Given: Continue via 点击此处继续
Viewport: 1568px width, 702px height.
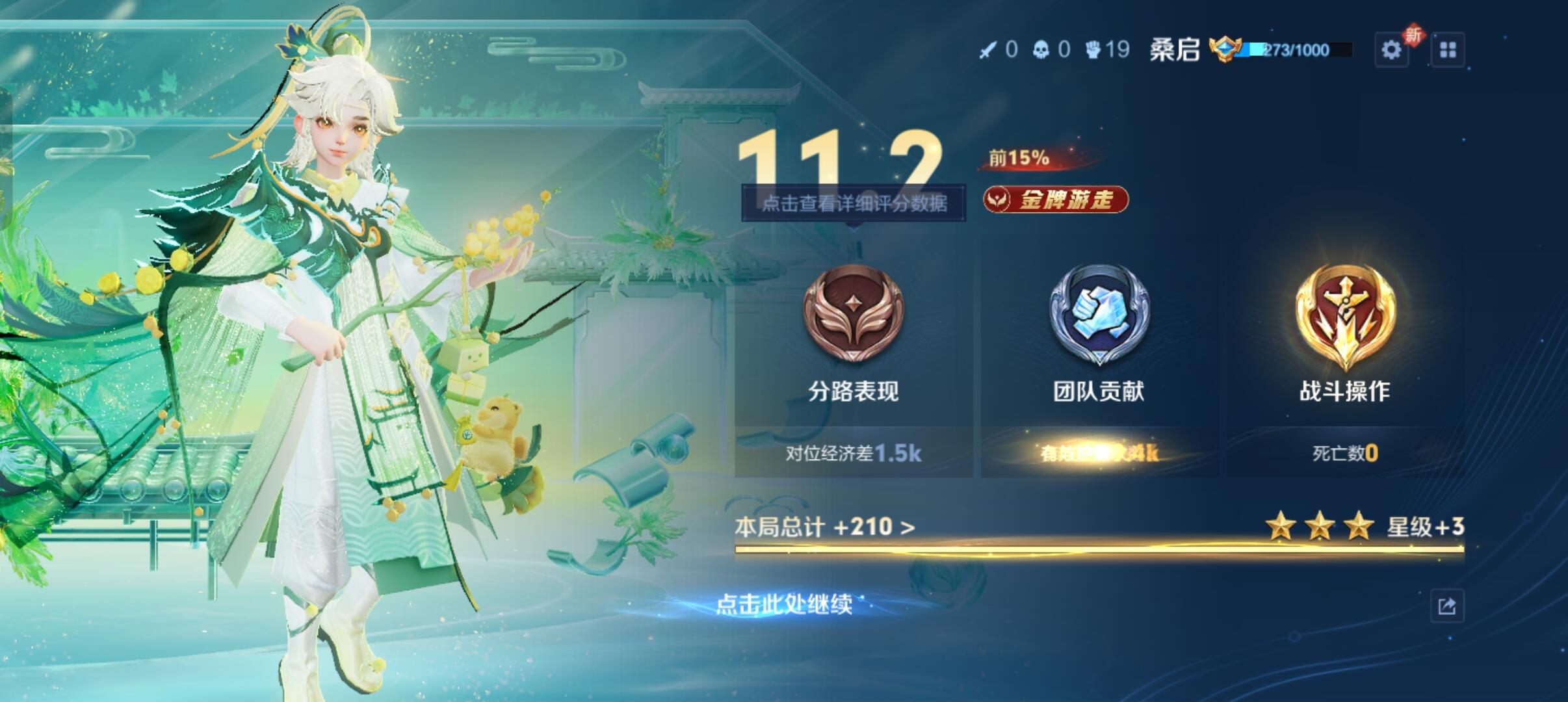Looking at the screenshot, I should [784, 604].
